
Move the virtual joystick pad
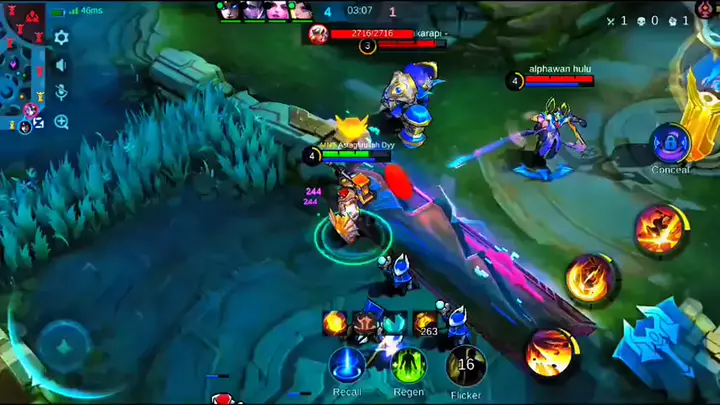click(x=66, y=347)
